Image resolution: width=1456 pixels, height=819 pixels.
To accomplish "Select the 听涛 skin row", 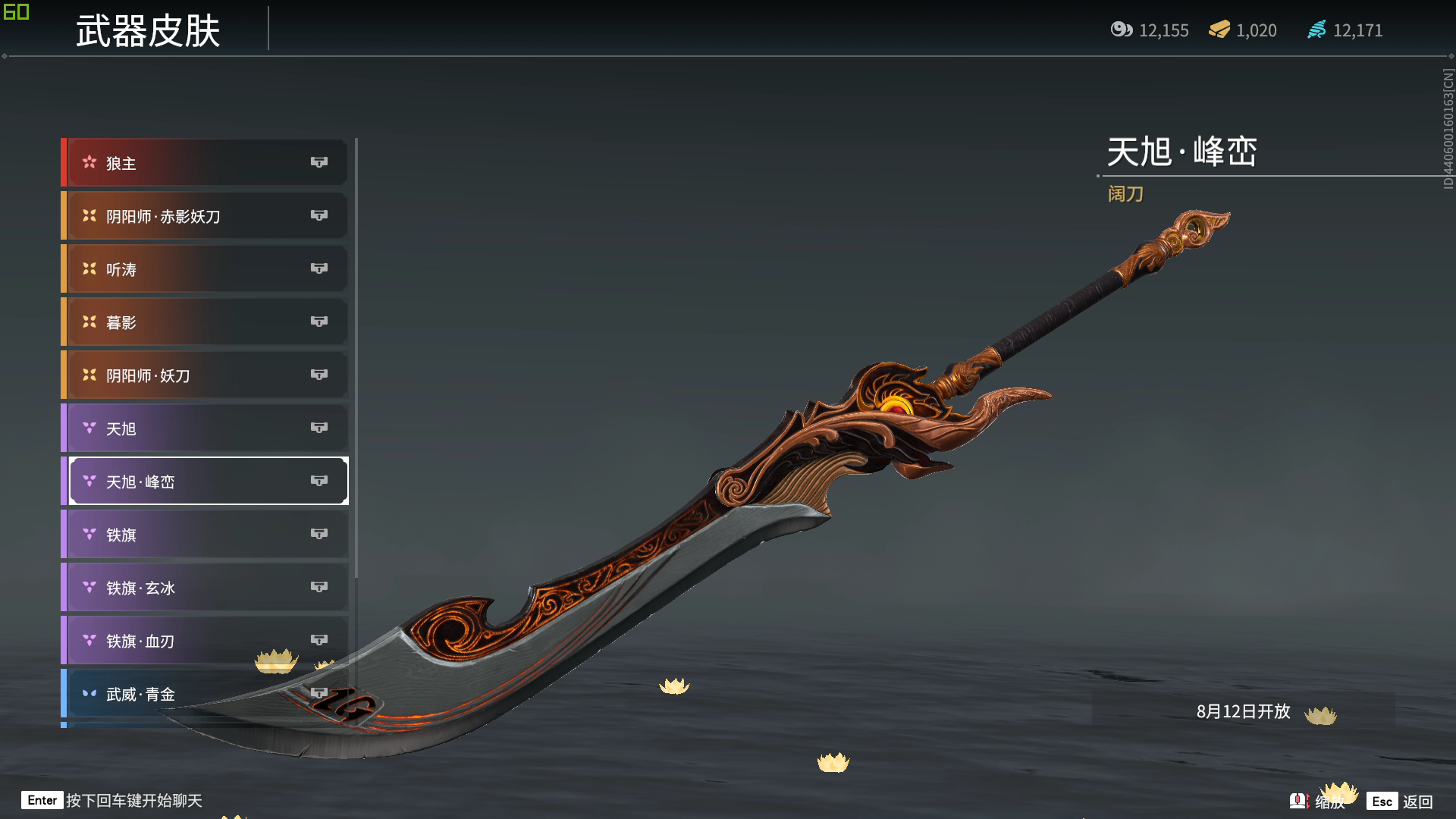I will [205, 269].
